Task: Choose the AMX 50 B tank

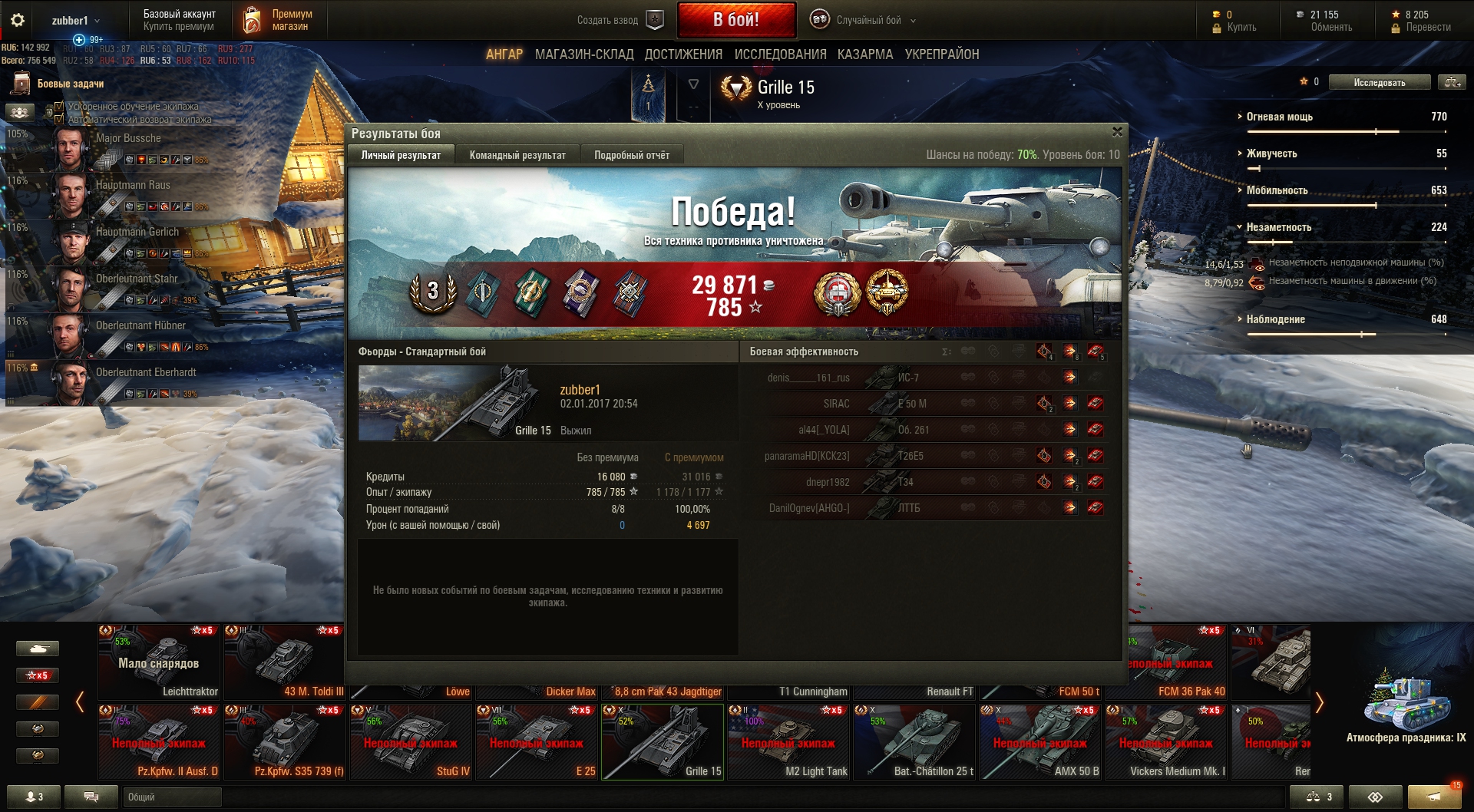Action: click(1040, 742)
